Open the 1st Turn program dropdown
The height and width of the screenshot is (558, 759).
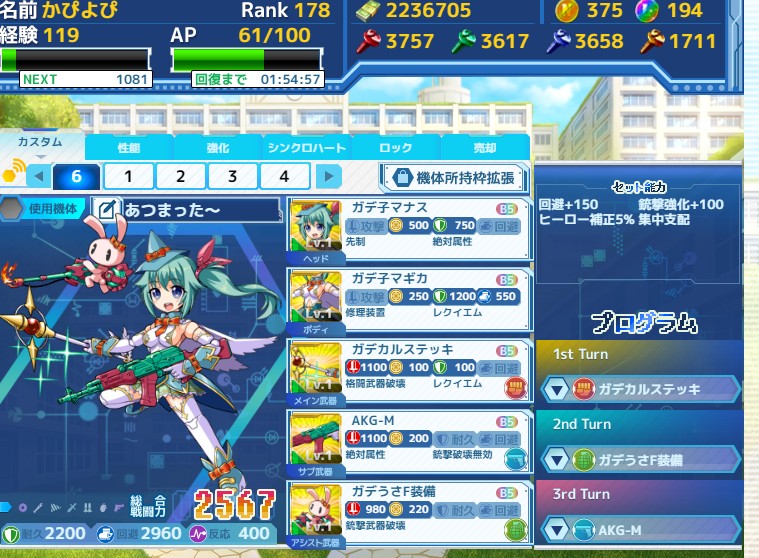pos(640,388)
